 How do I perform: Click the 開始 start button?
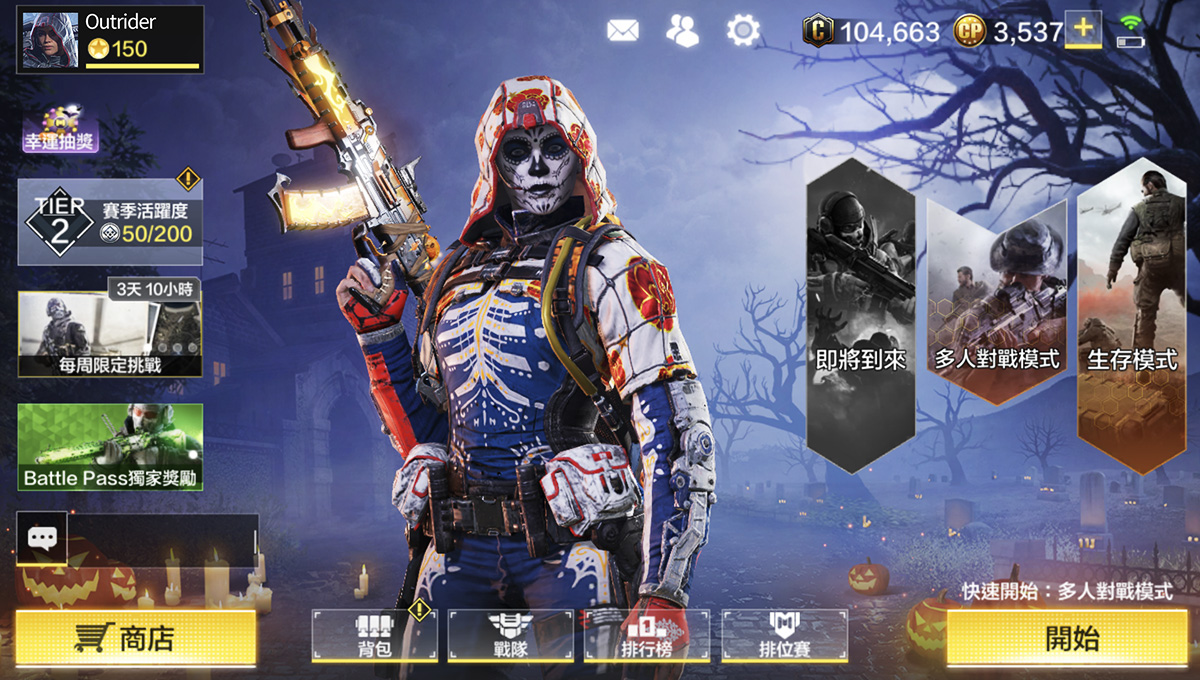(1072, 638)
